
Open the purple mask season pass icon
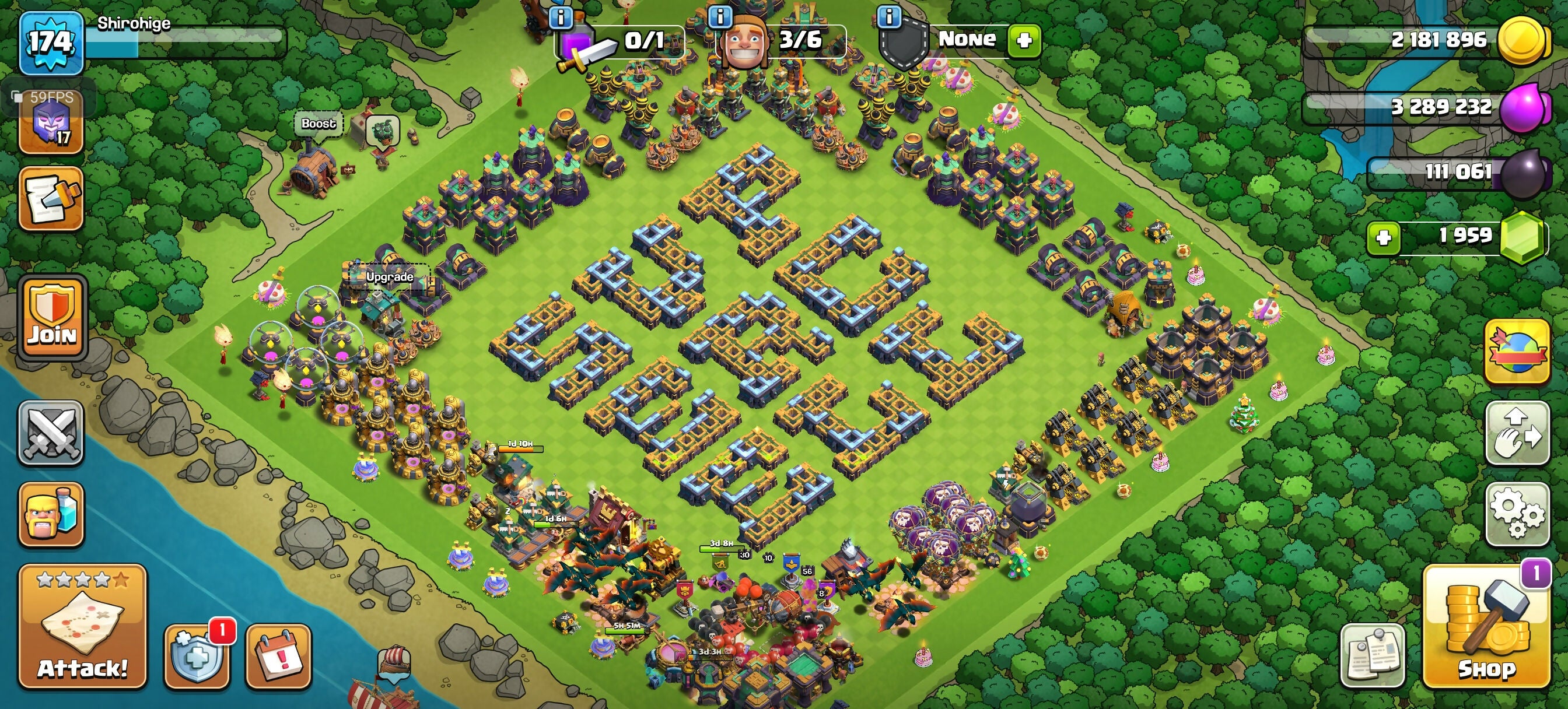pos(51,125)
